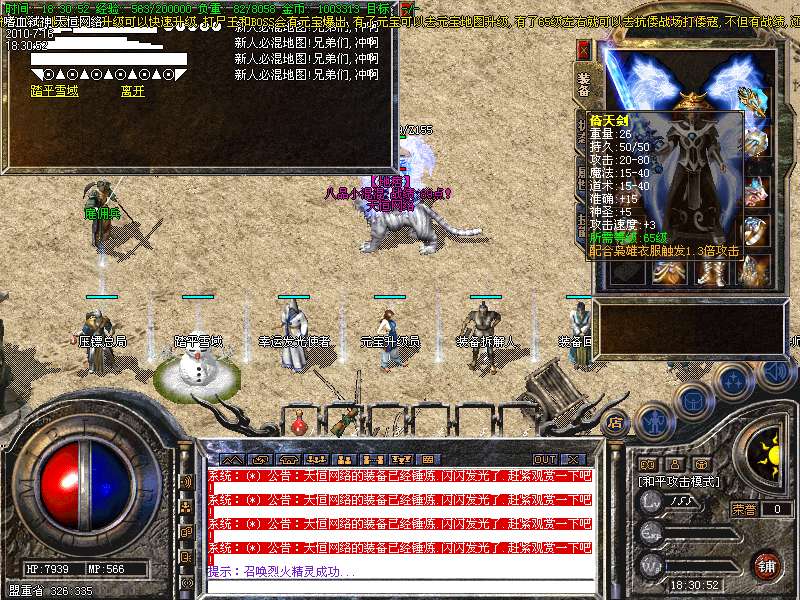Click the chat message log area
800x600 pixels.
(x=399, y=522)
